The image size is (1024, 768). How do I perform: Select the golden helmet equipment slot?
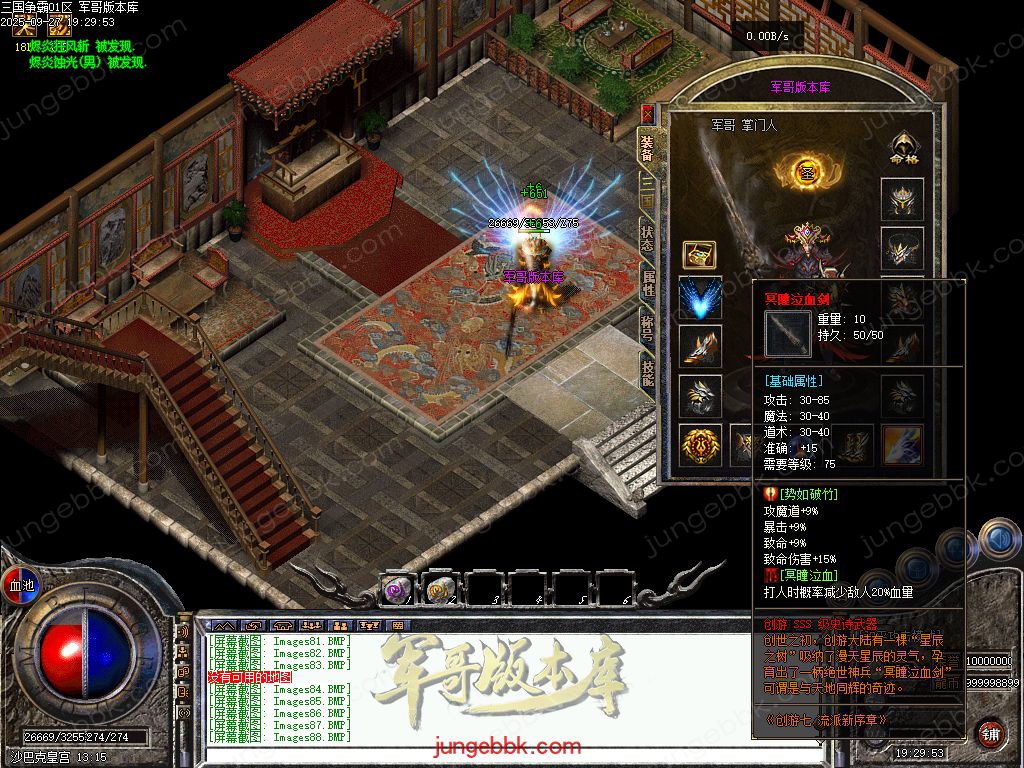902,199
